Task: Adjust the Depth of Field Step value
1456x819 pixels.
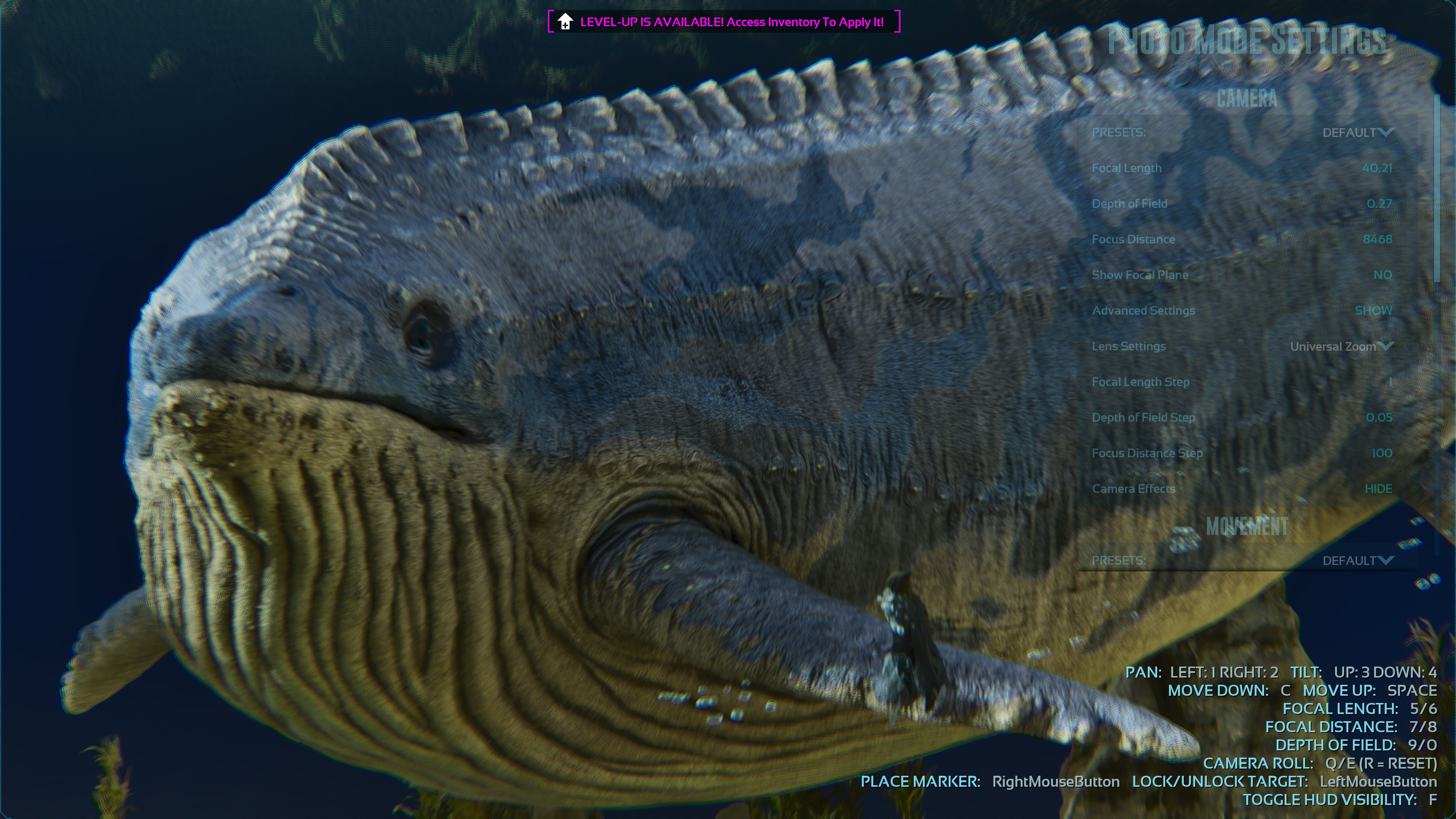Action: pos(1379,418)
